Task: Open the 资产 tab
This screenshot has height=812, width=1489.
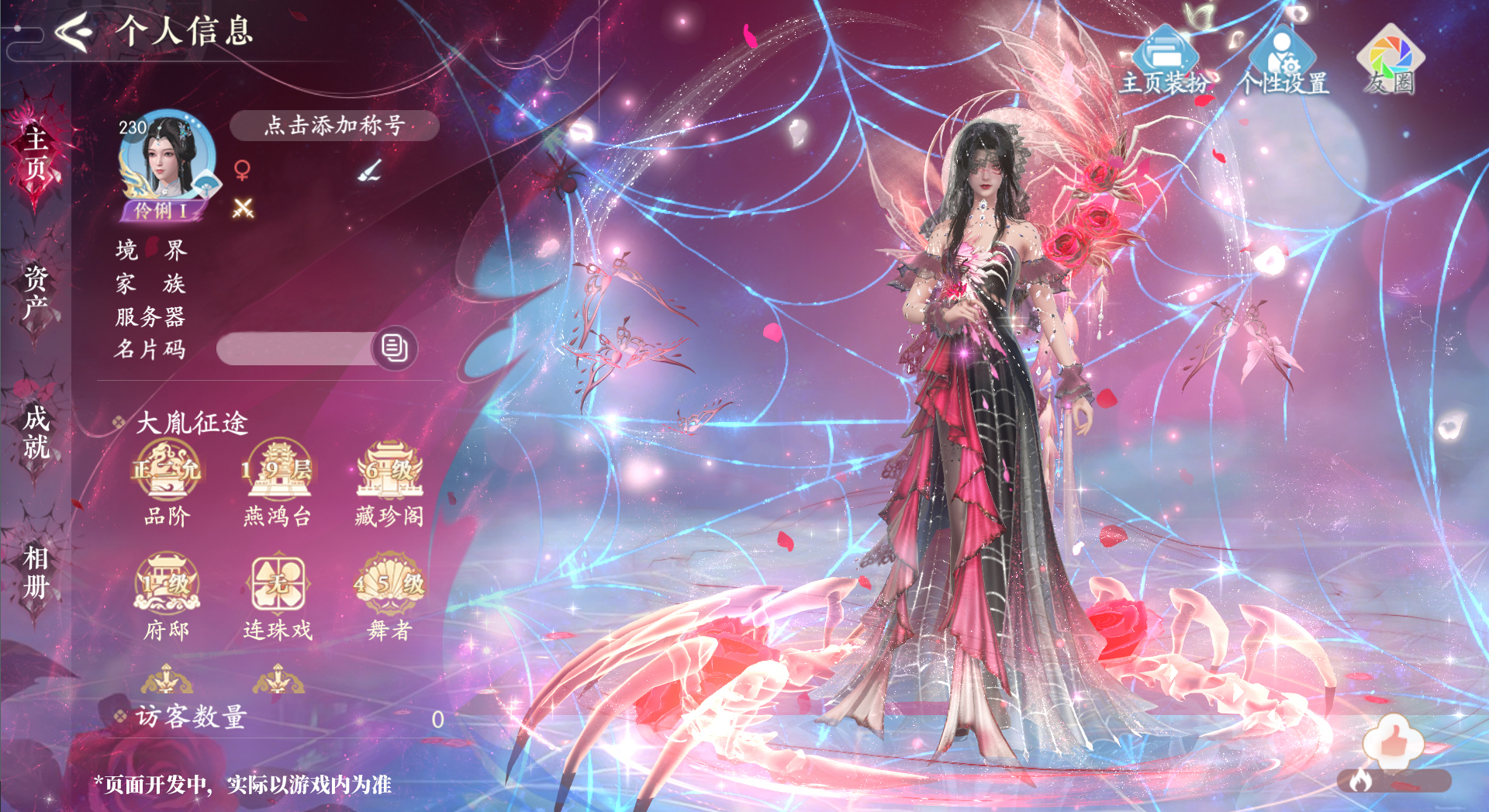Action: click(36, 292)
